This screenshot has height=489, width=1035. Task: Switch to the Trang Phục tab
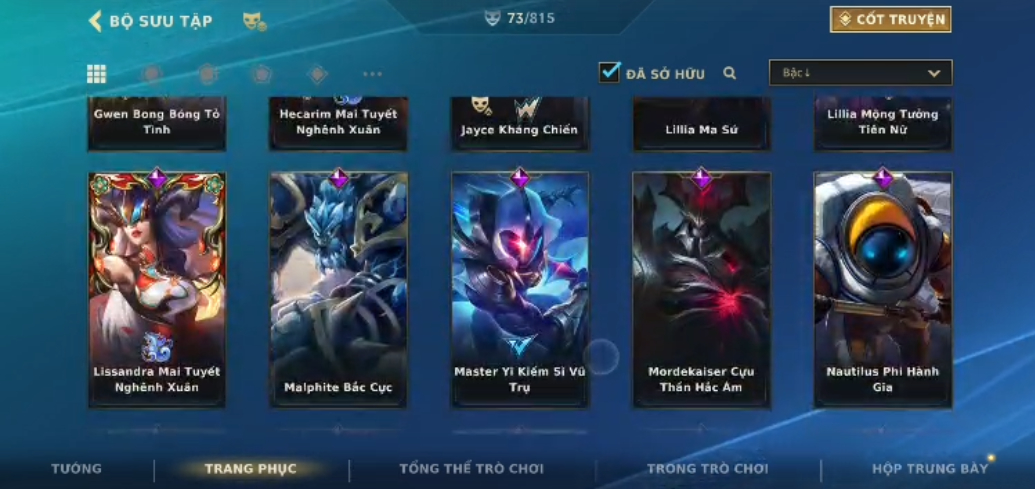(x=251, y=469)
